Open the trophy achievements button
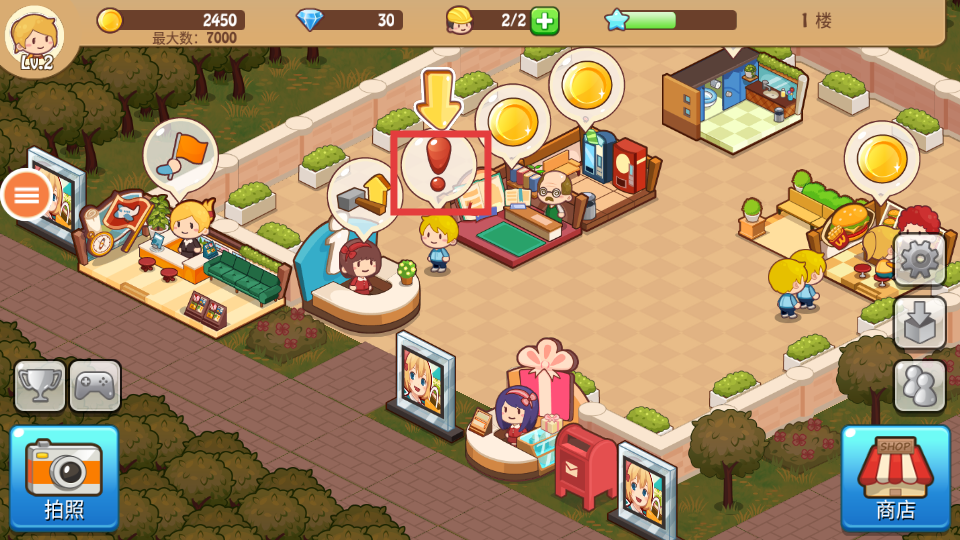 40,386
